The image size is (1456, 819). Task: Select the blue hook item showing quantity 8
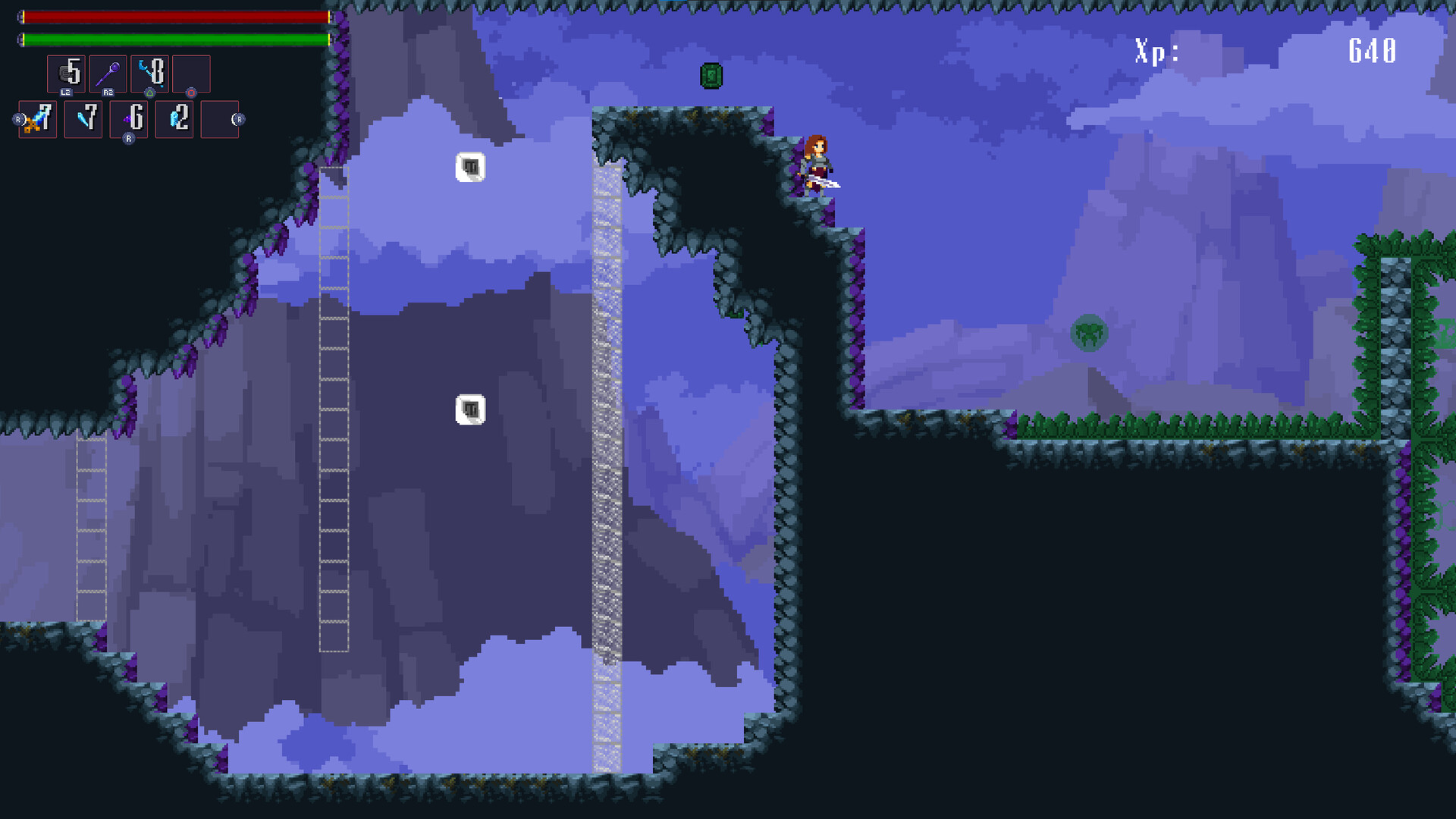(x=152, y=73)
